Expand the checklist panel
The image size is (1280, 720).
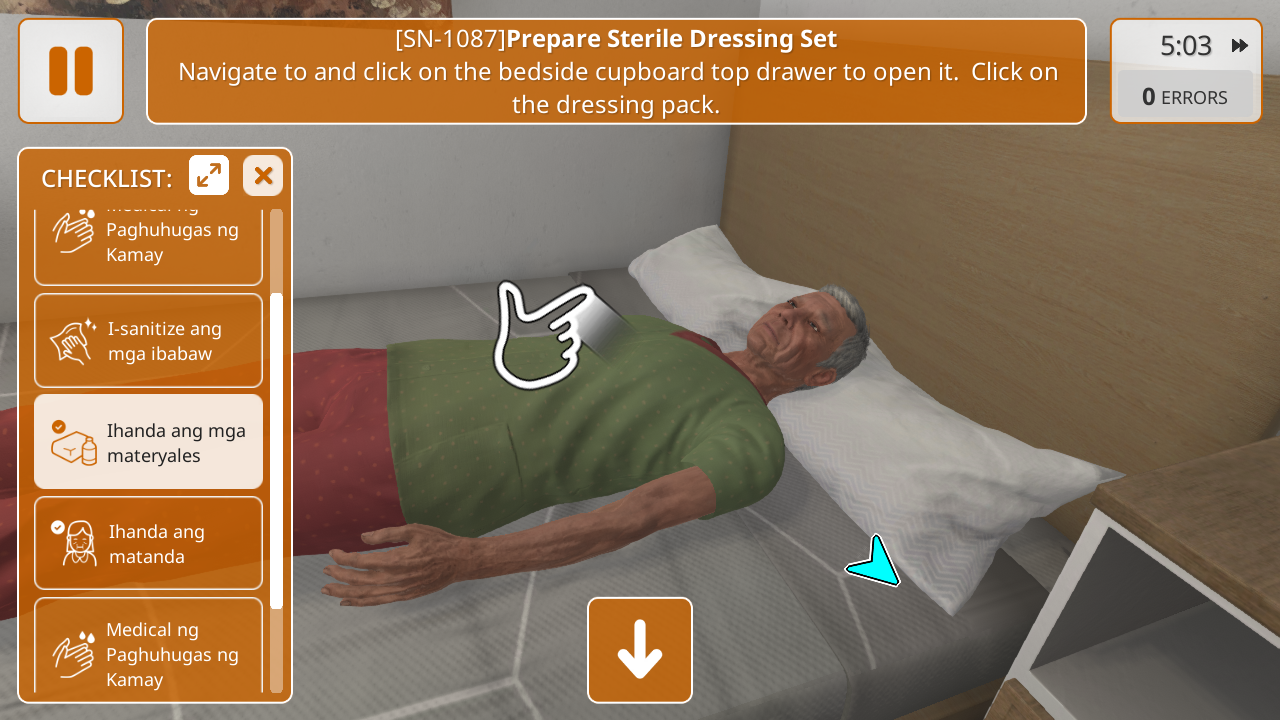(x=209, y=176)
